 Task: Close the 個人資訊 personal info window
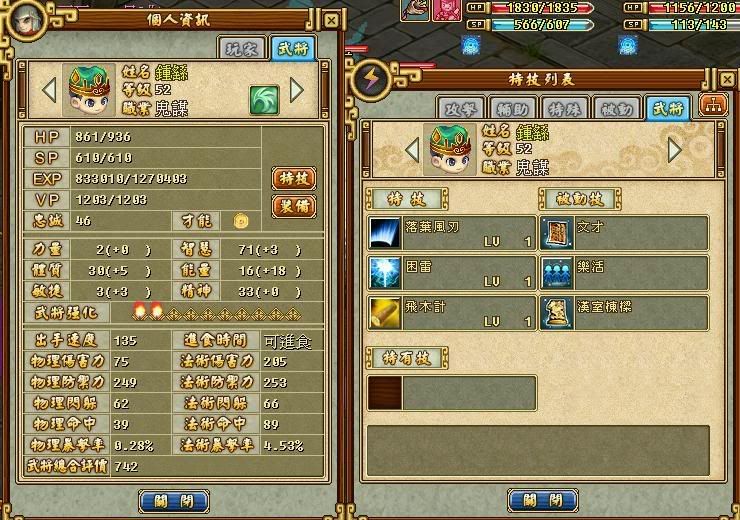coord(331,20)
